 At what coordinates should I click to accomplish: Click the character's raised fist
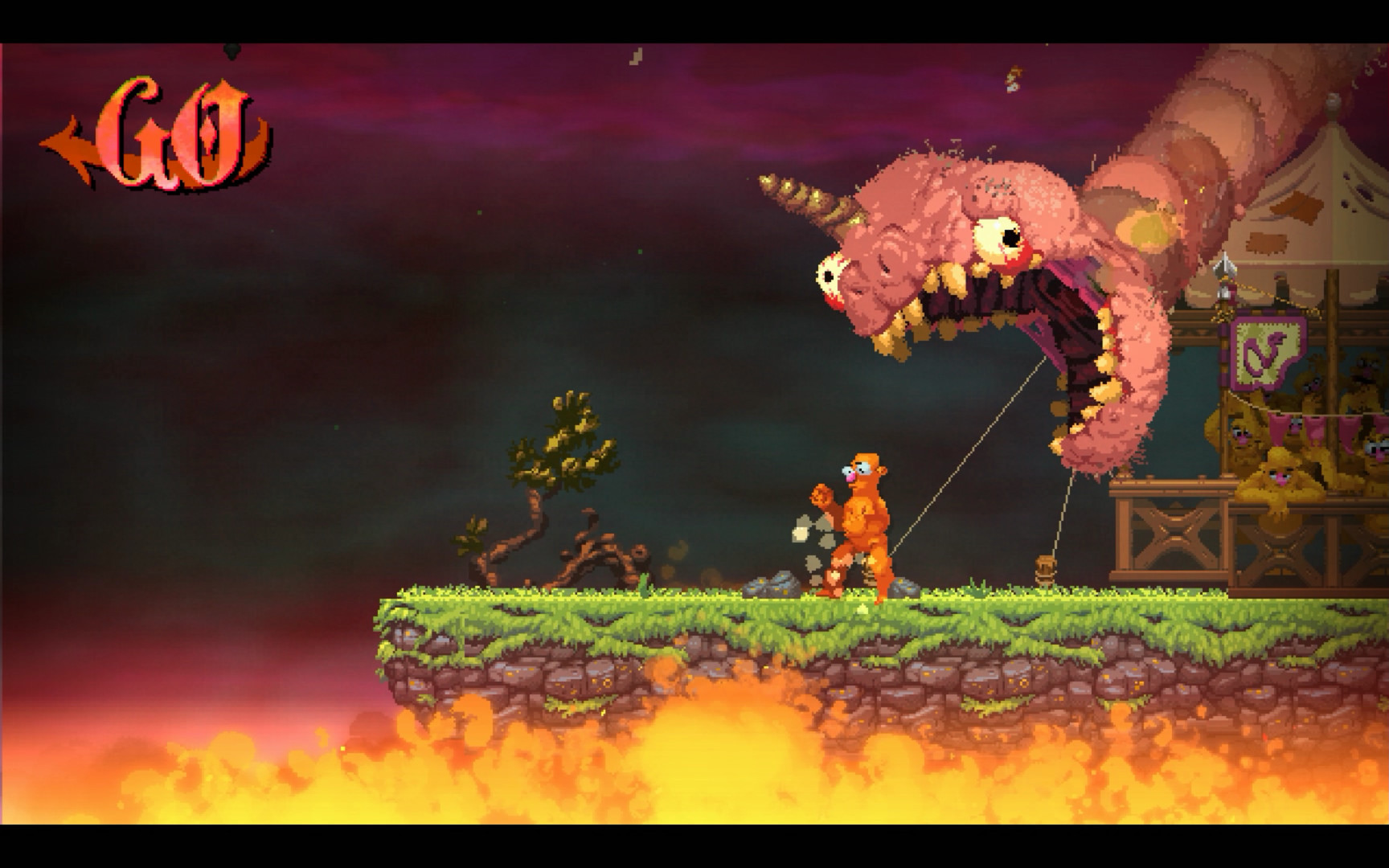click(x=822, y=496)
